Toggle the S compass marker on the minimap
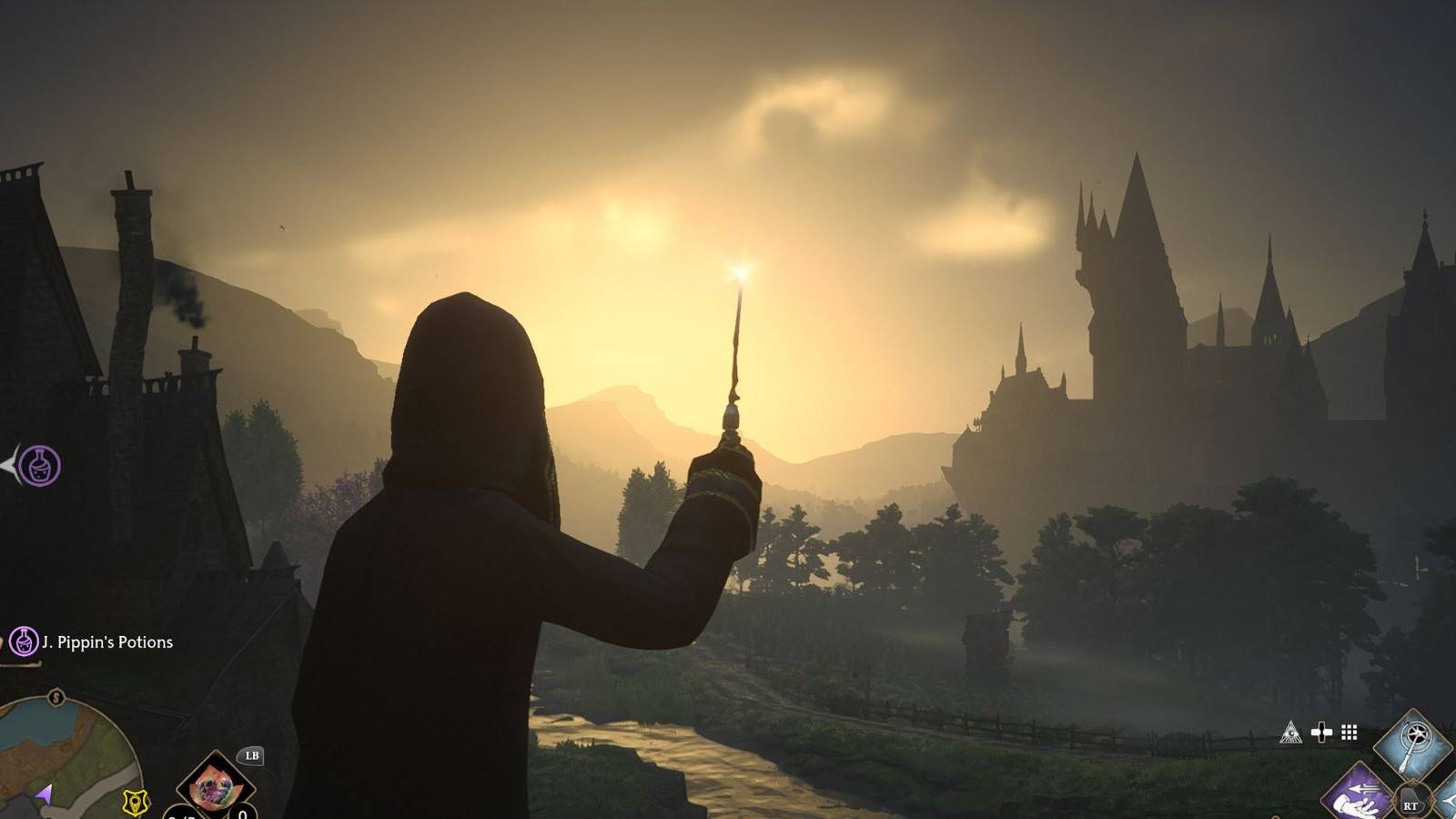This screenshot has height=819, width=1456. (56, 697)
